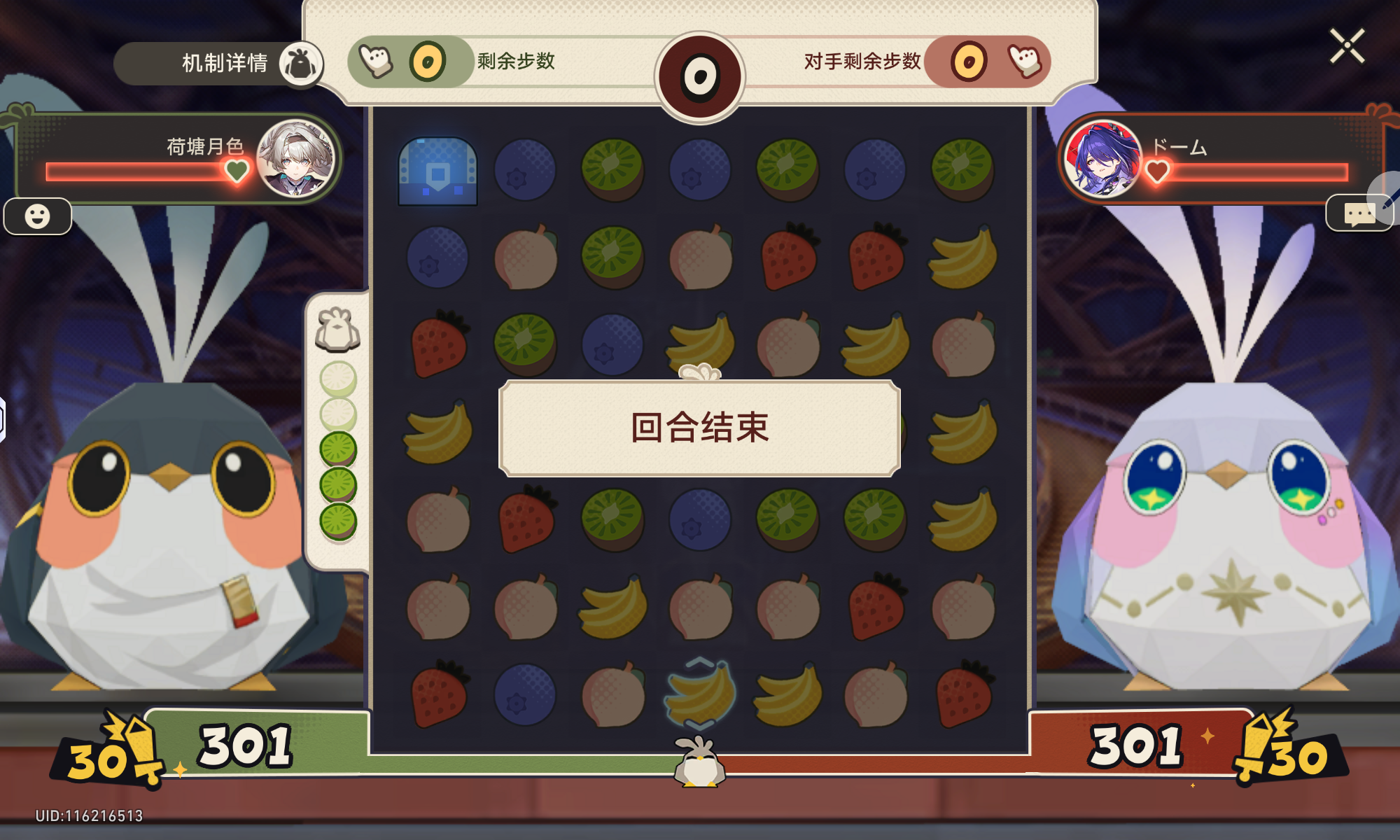Click the bird icon on the 机制详情 badge
Image resolution: width=1400 pixels, height=840 pixels.
(x=301, y=64)
